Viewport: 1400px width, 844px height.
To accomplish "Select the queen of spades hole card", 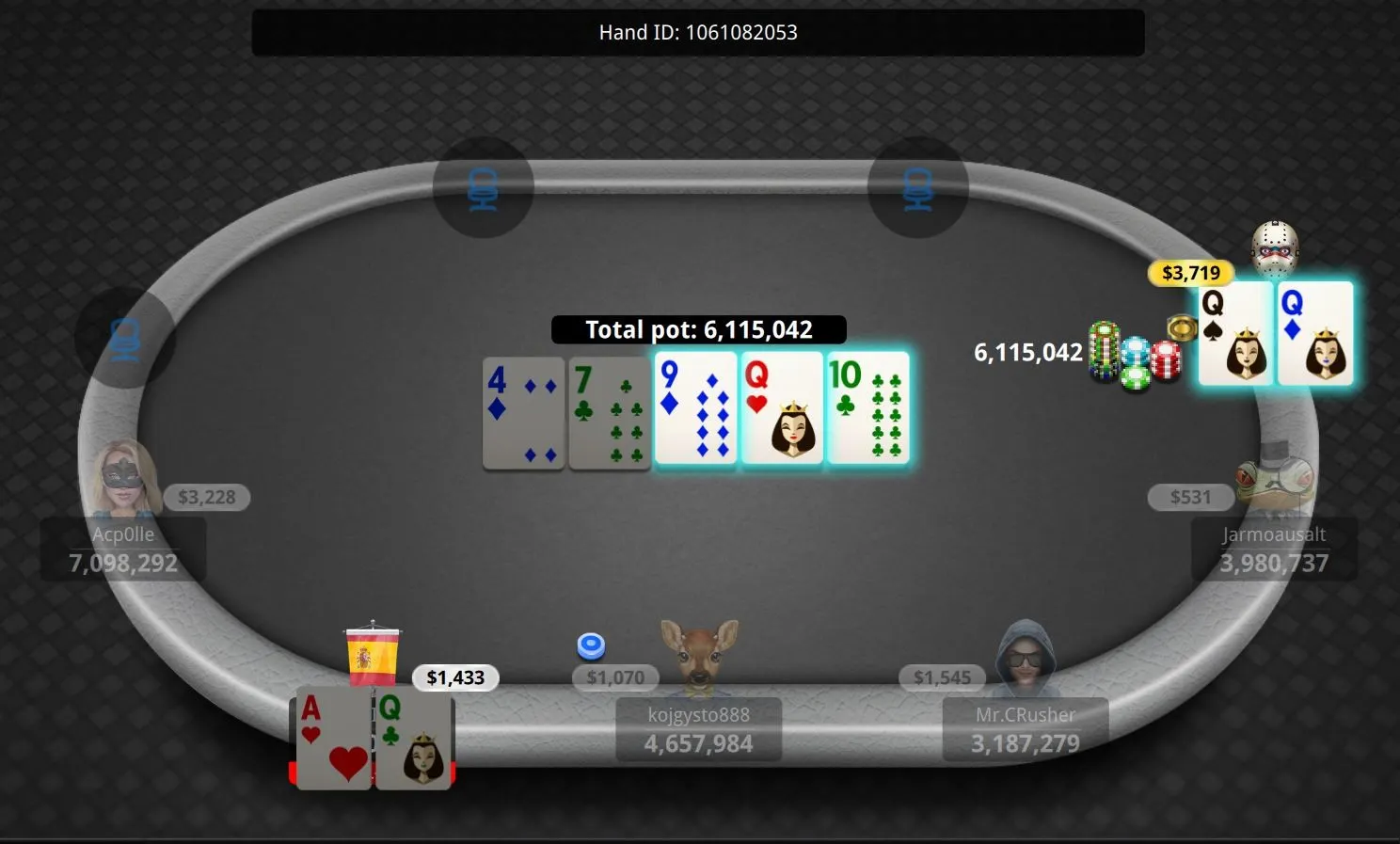I will pos(1235,334).
